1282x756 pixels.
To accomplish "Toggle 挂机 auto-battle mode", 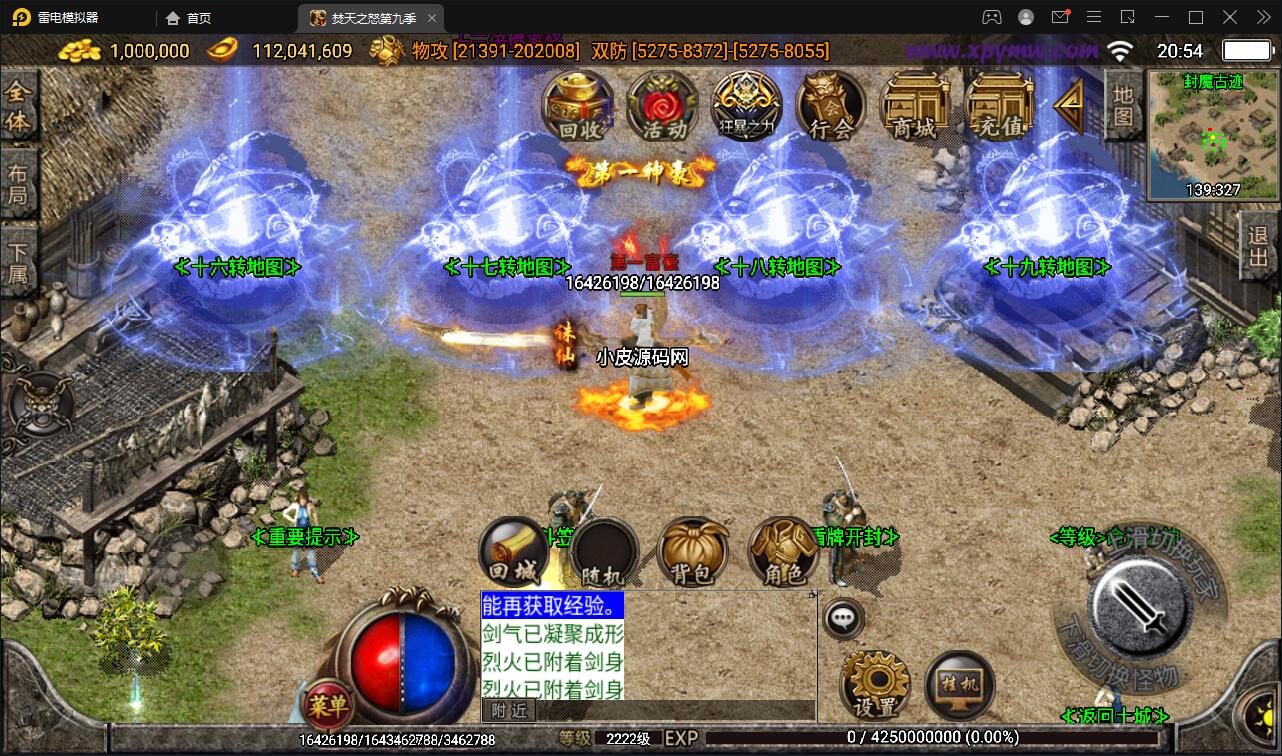I will [960, 685].
